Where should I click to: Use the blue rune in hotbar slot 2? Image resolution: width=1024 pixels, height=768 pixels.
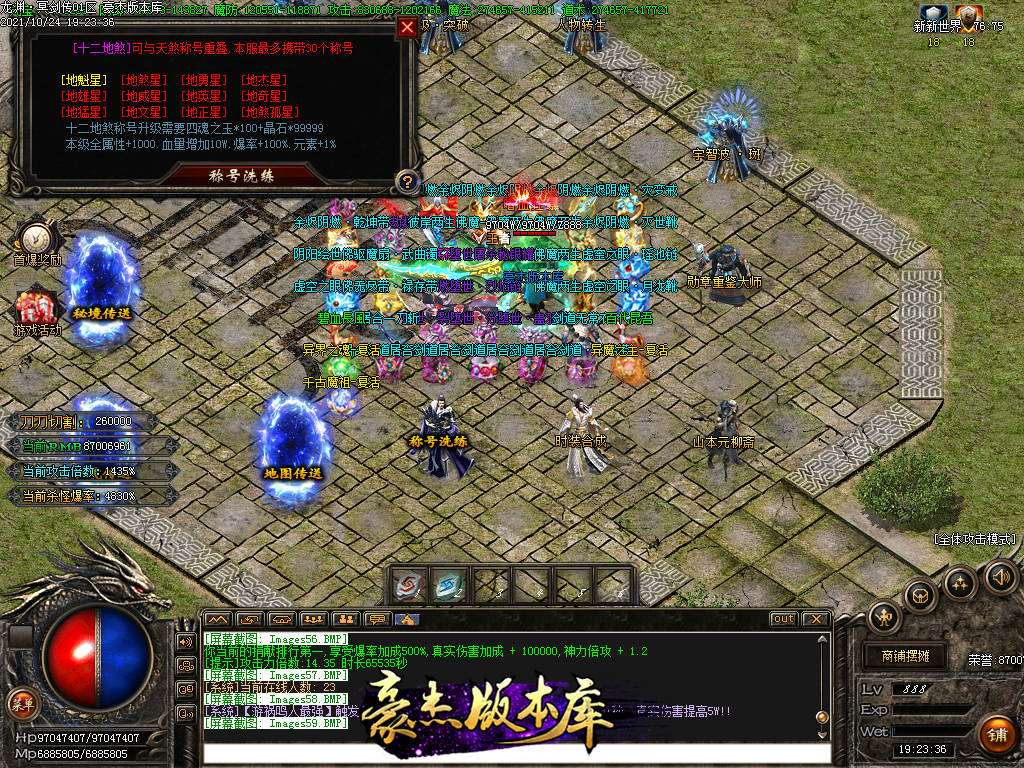449,585
